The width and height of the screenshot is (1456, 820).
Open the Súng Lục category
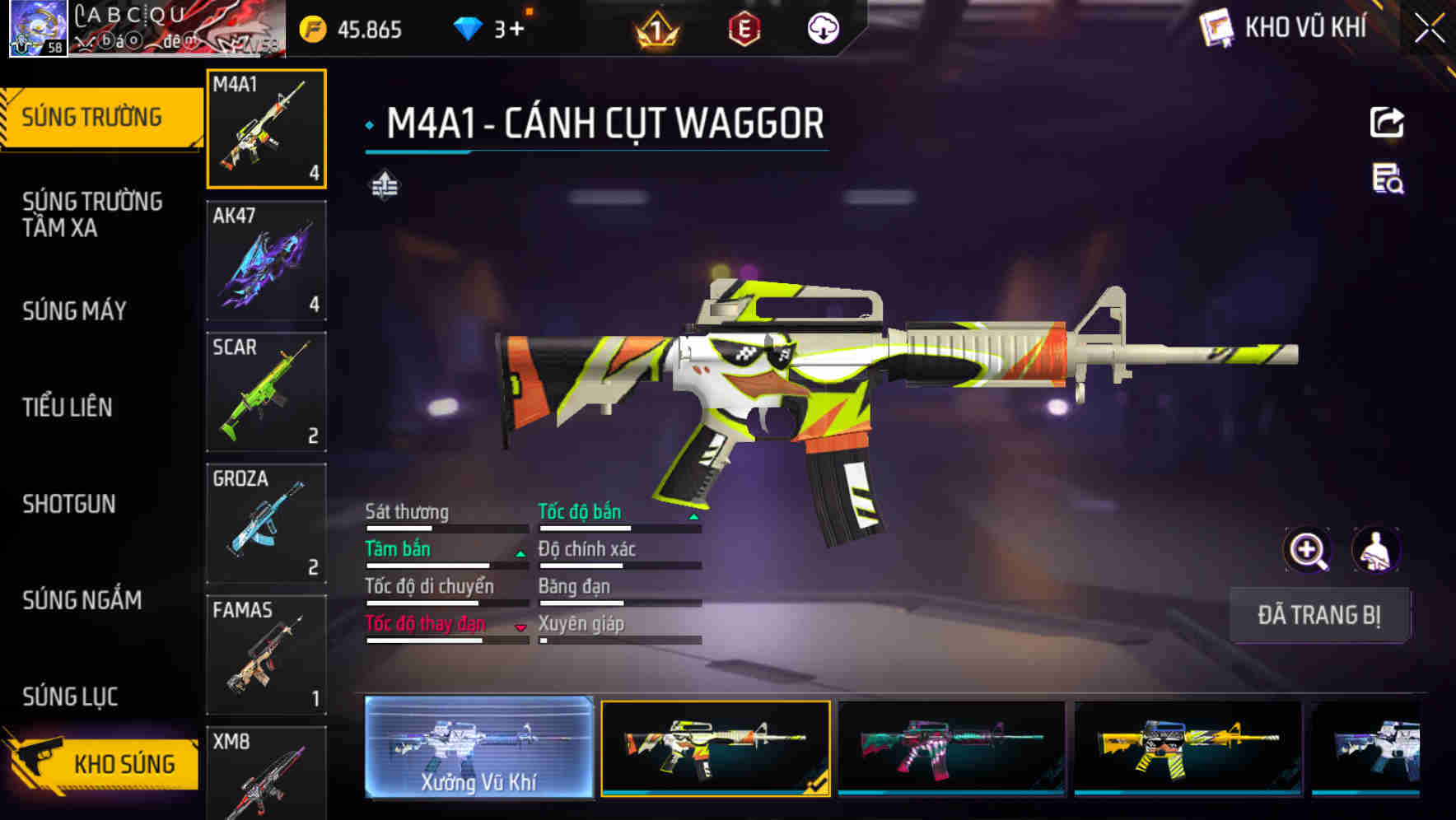[71, 697]
